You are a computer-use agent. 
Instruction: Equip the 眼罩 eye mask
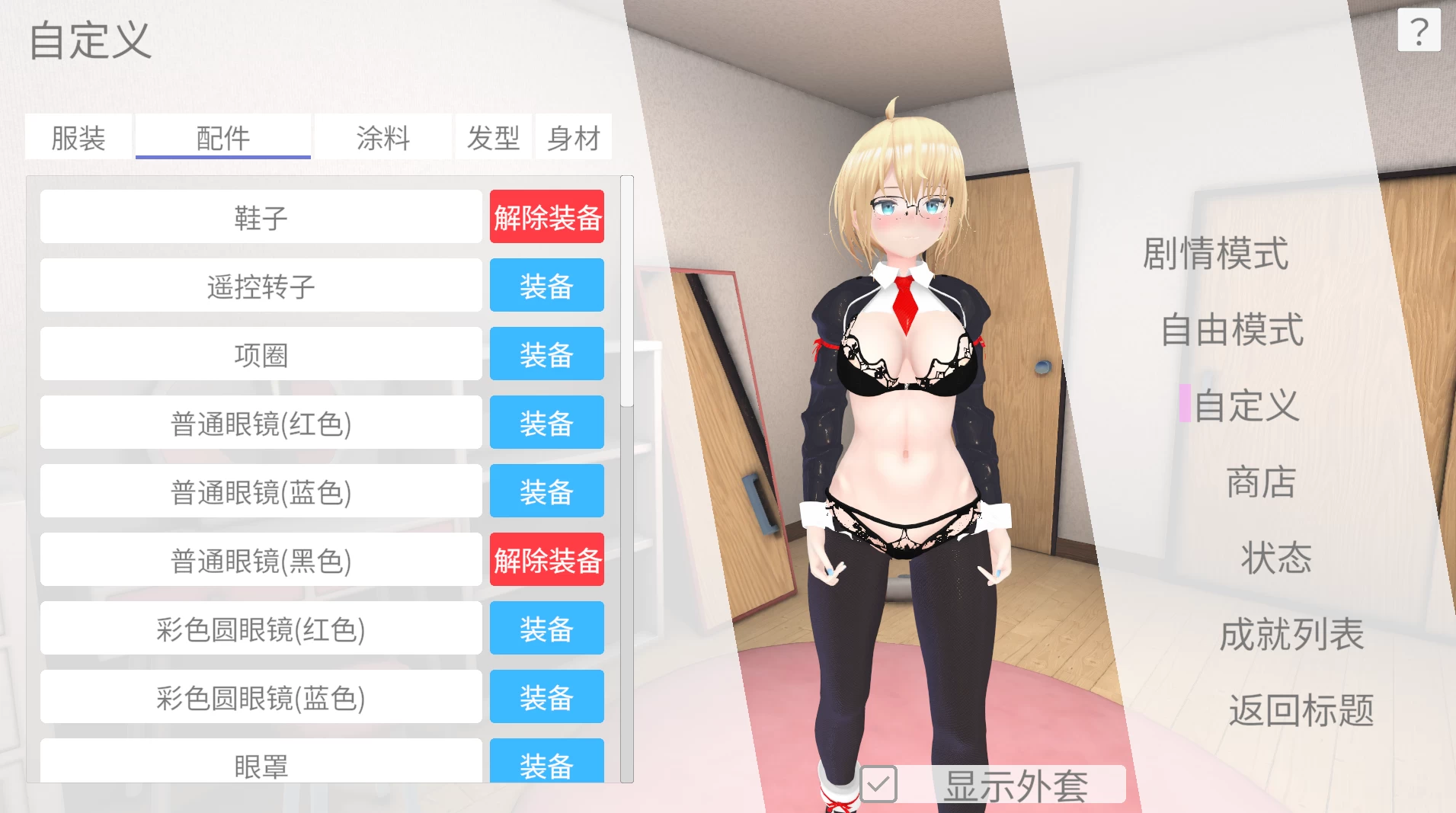point(546,765)
